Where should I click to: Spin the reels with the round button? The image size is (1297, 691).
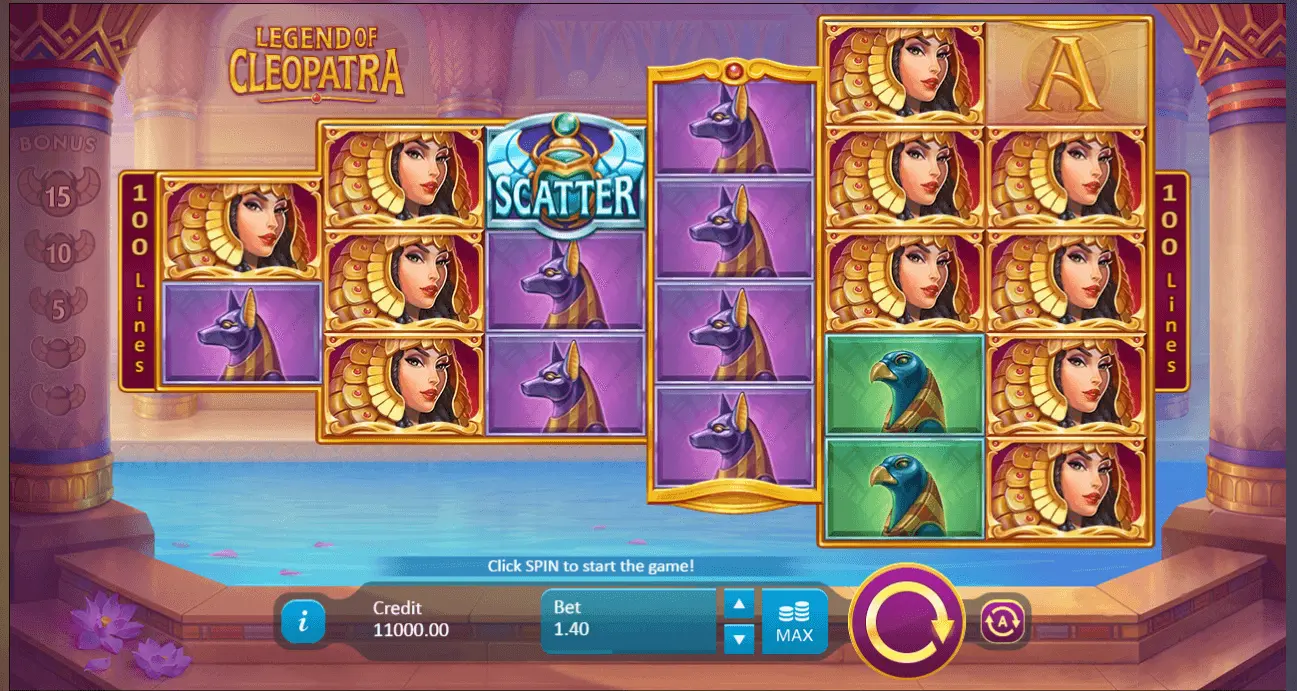click(x=906, y=622)
